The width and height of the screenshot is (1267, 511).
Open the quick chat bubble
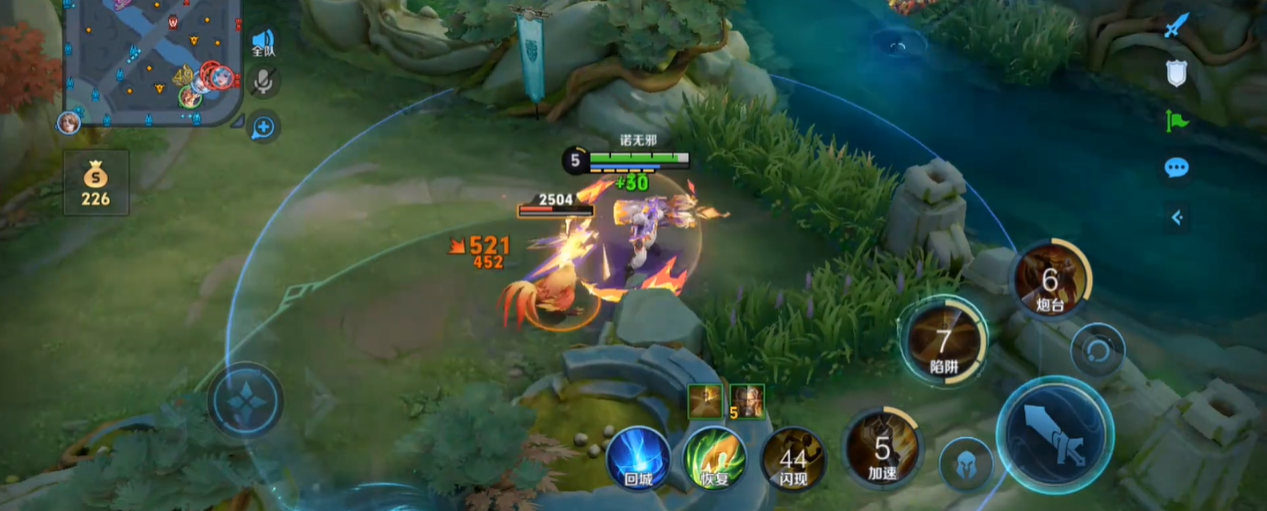point(1177,167)
